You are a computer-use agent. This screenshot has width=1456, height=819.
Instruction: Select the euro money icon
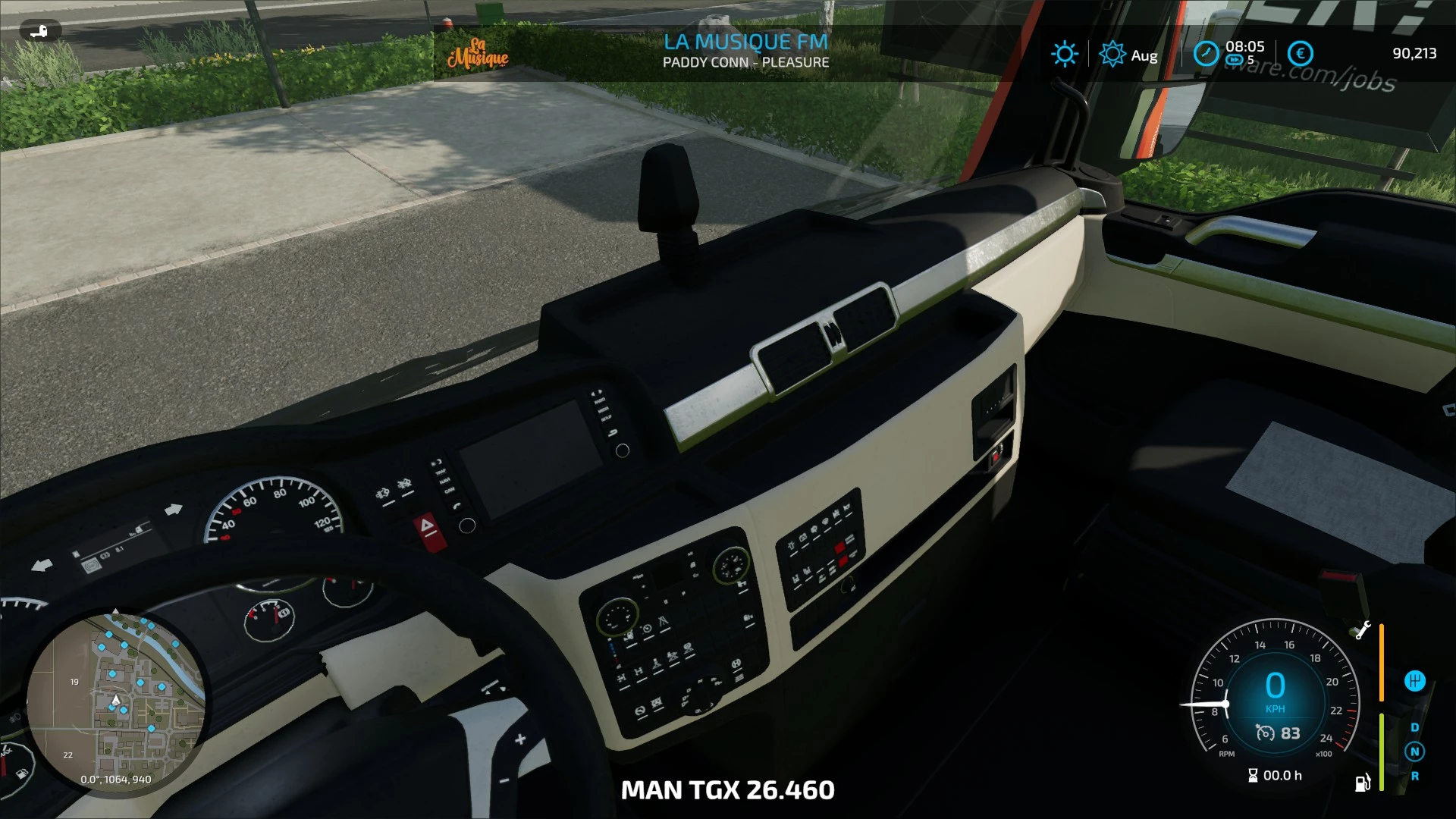(1301, 54)
